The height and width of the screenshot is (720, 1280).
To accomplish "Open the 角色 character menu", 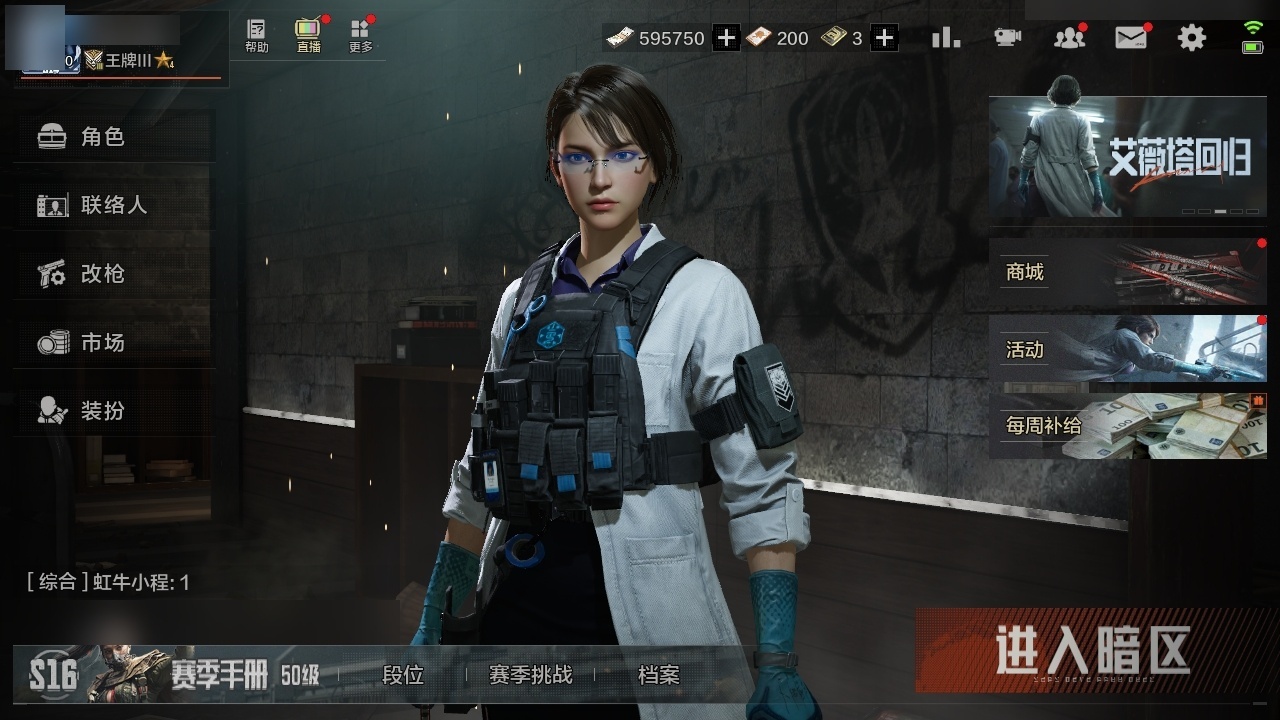I will (102, 137).
